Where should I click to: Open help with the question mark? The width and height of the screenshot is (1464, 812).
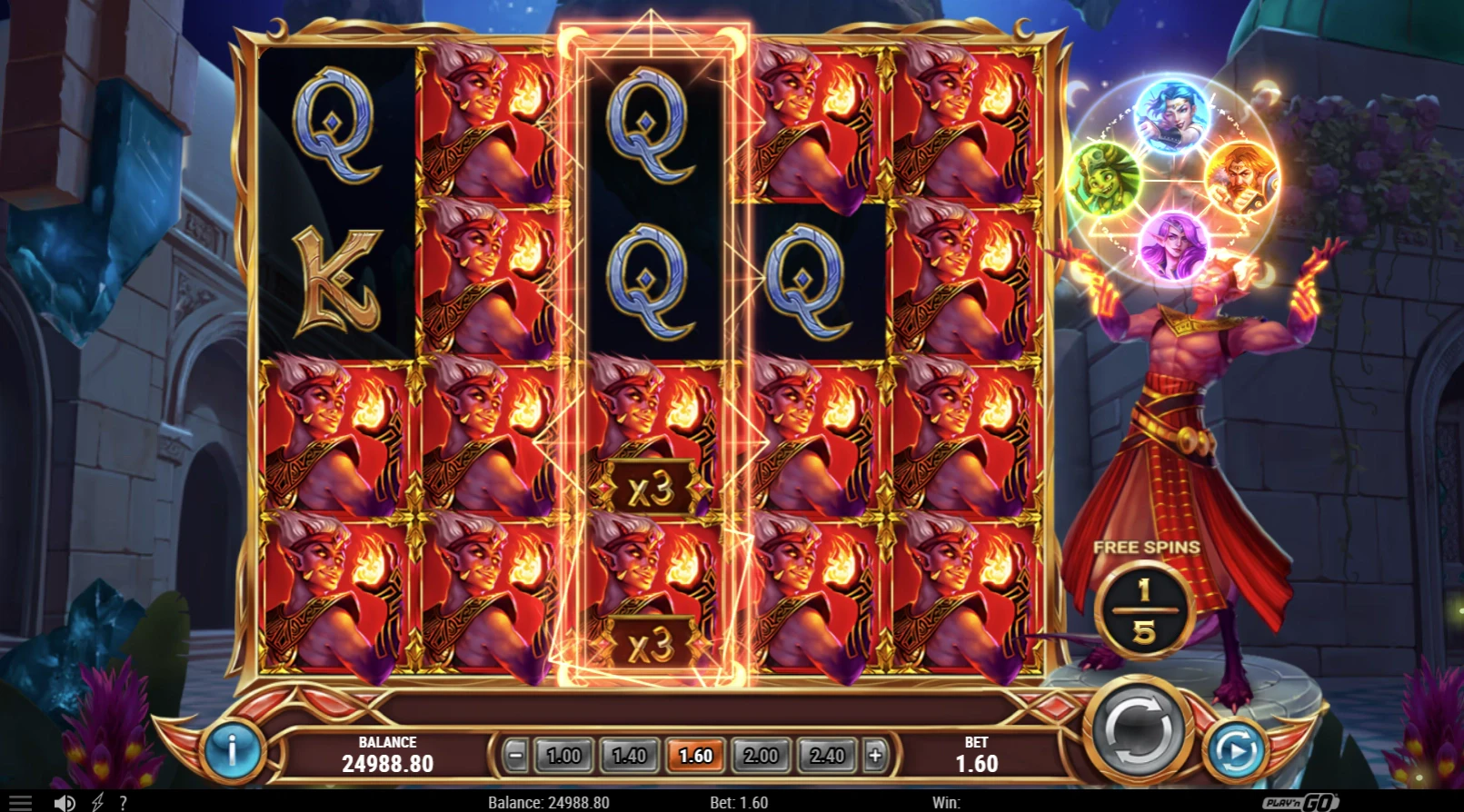click(x=123, y=803)
